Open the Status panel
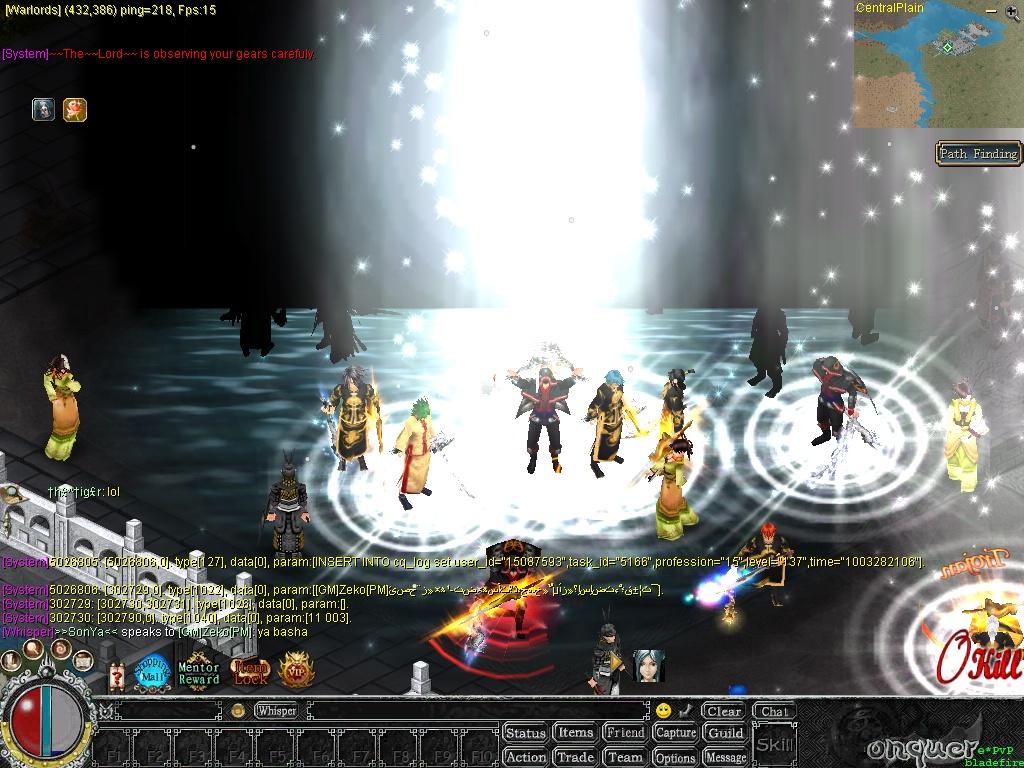The image size is (1024, 768). point(525,733)
